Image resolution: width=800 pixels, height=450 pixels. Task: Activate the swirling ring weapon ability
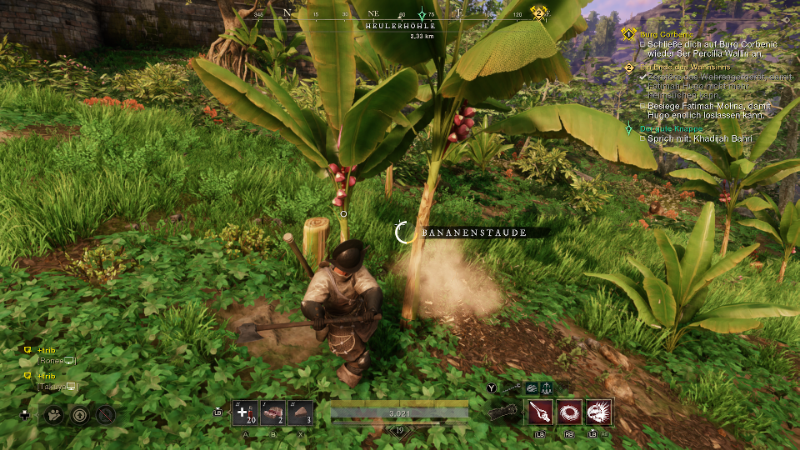pos(570,411)
